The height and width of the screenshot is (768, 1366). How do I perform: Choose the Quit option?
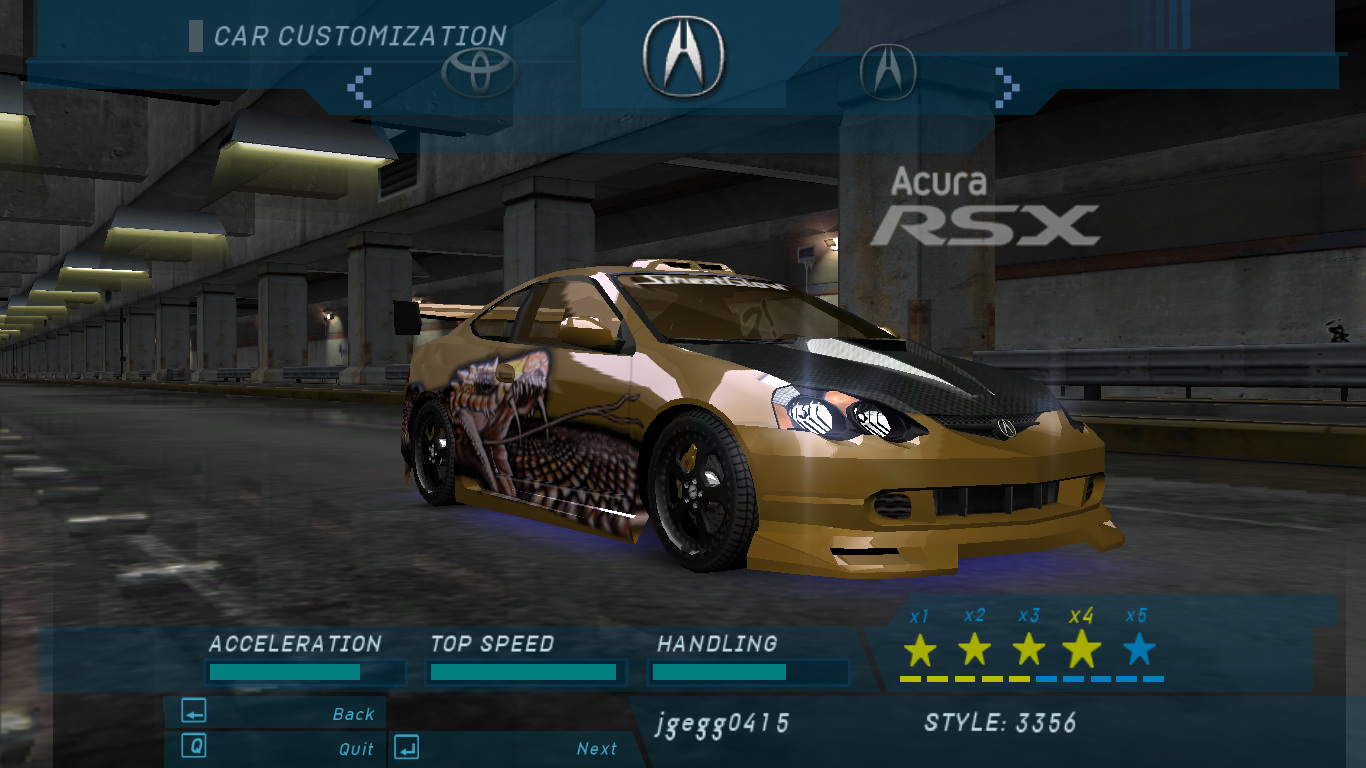point(276,748)
